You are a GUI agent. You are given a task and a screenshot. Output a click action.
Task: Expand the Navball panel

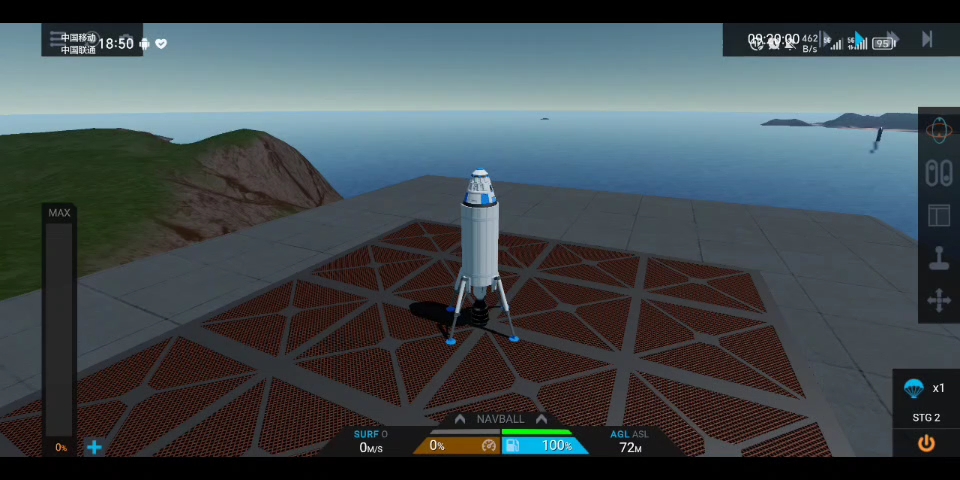500,419
